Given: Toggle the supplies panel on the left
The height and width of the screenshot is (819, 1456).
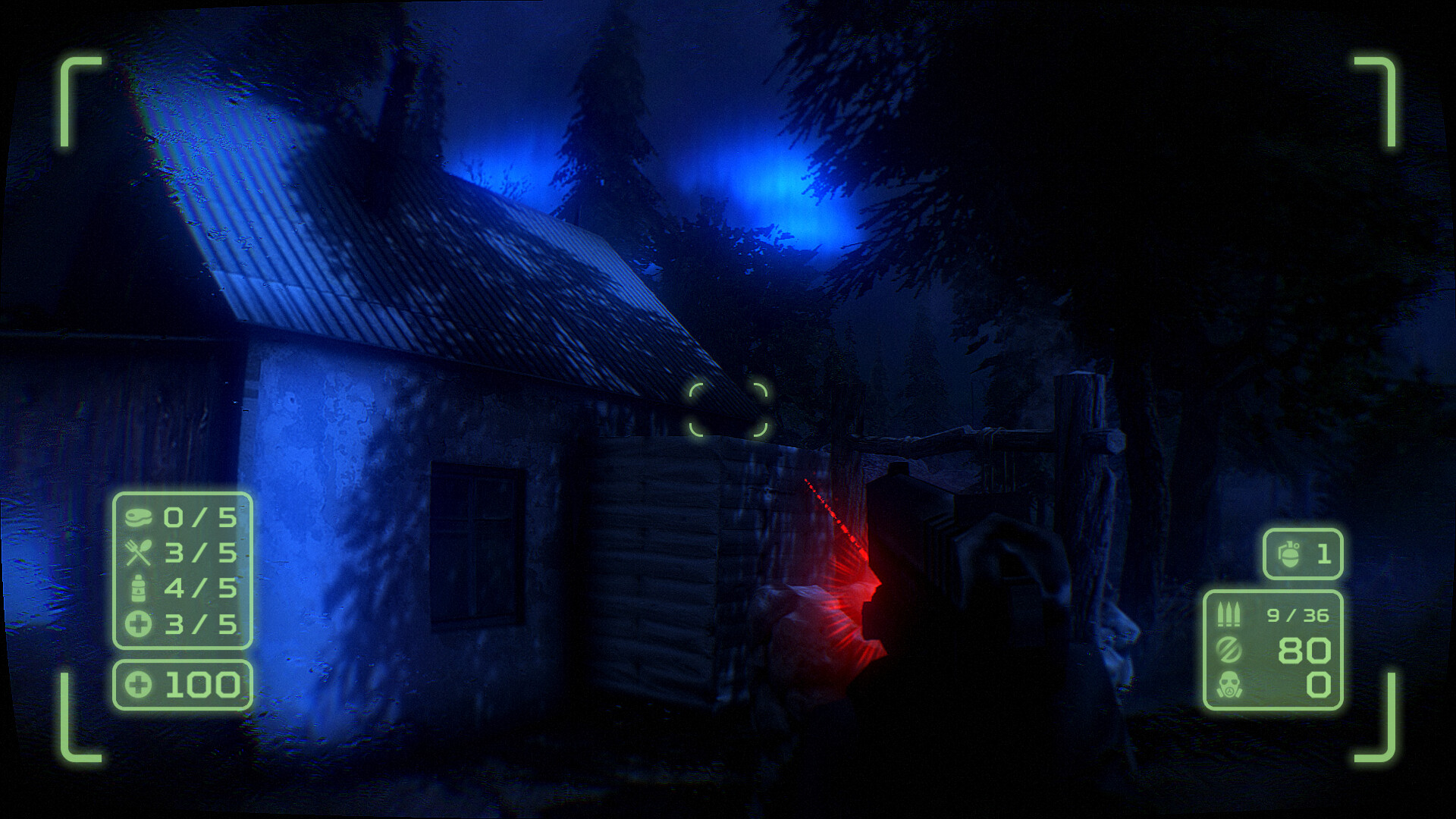Looking at the screenshot, I should pyautogui.click(x=182, y=571).
